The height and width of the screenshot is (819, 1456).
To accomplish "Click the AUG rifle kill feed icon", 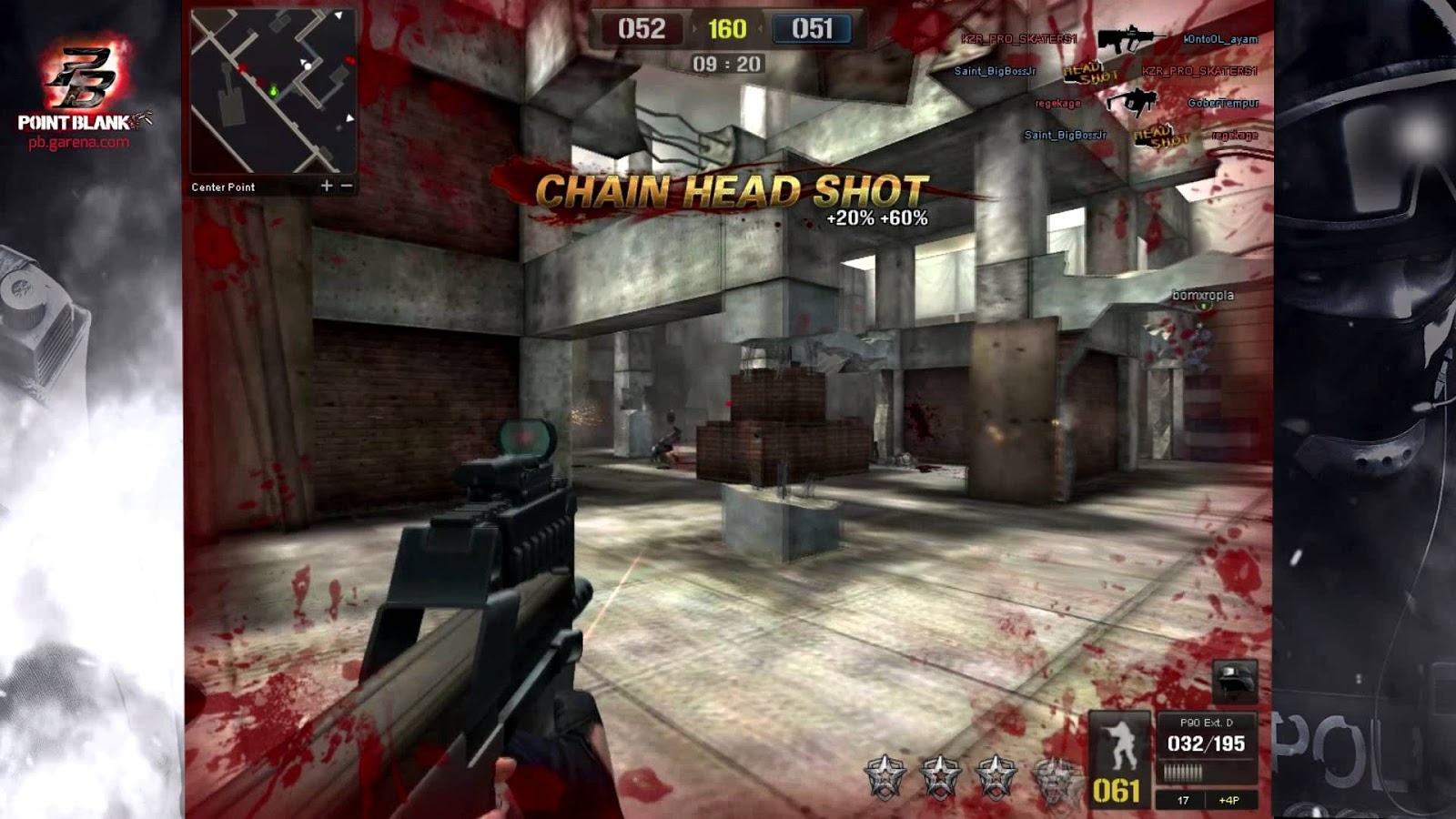I will coord(1130,40).
